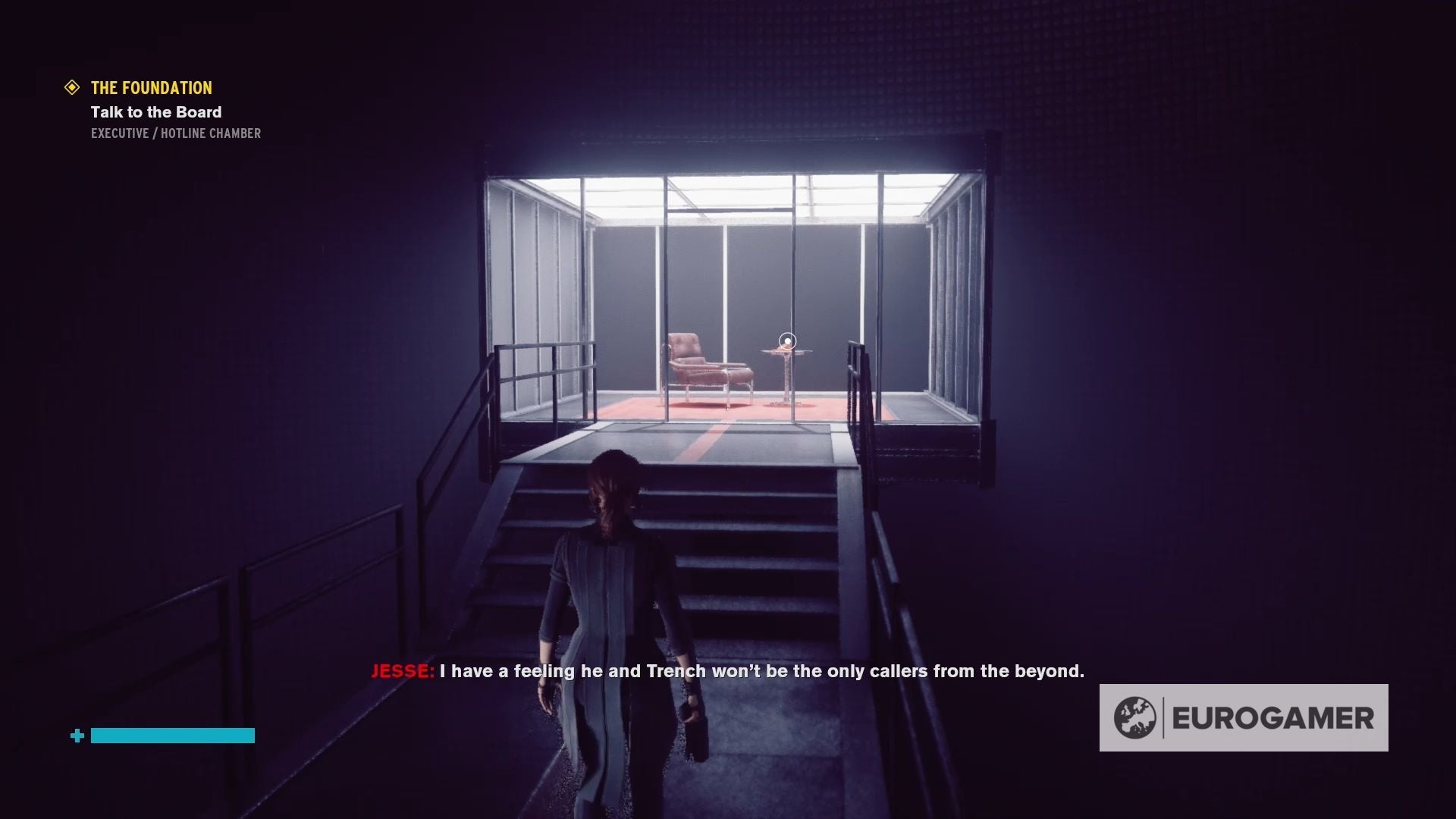Select the yellow Foundation quest icon
1456x819 pixels.
click(x=73, y=87)
